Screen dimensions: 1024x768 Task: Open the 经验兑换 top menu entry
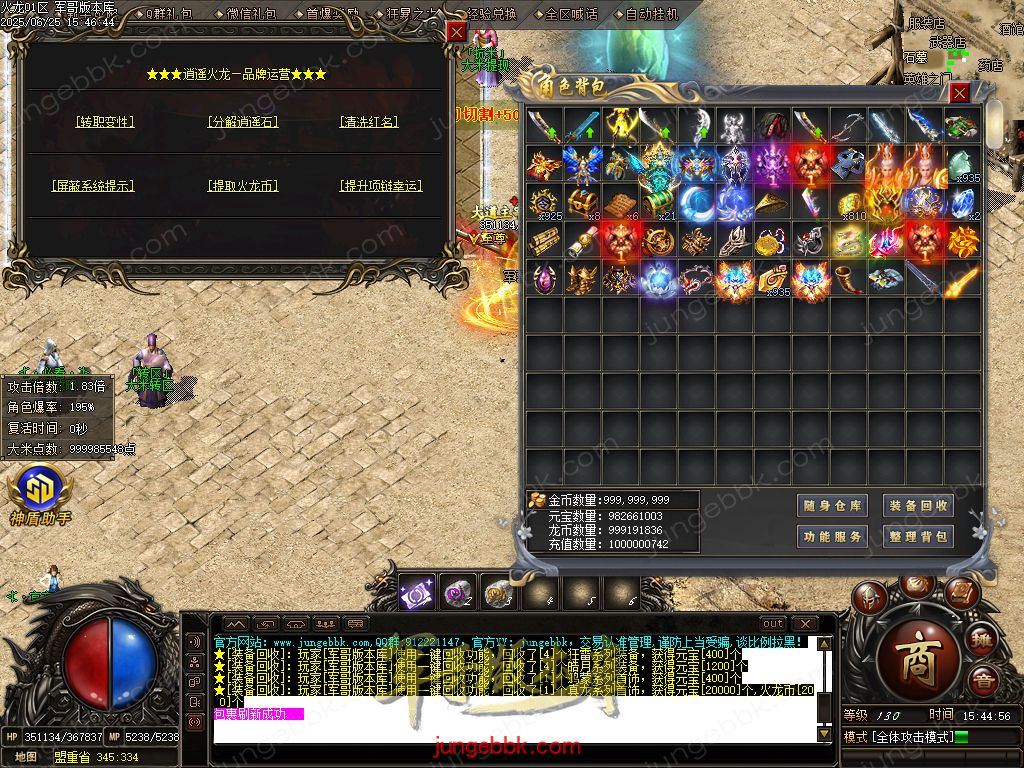[493, 14]
